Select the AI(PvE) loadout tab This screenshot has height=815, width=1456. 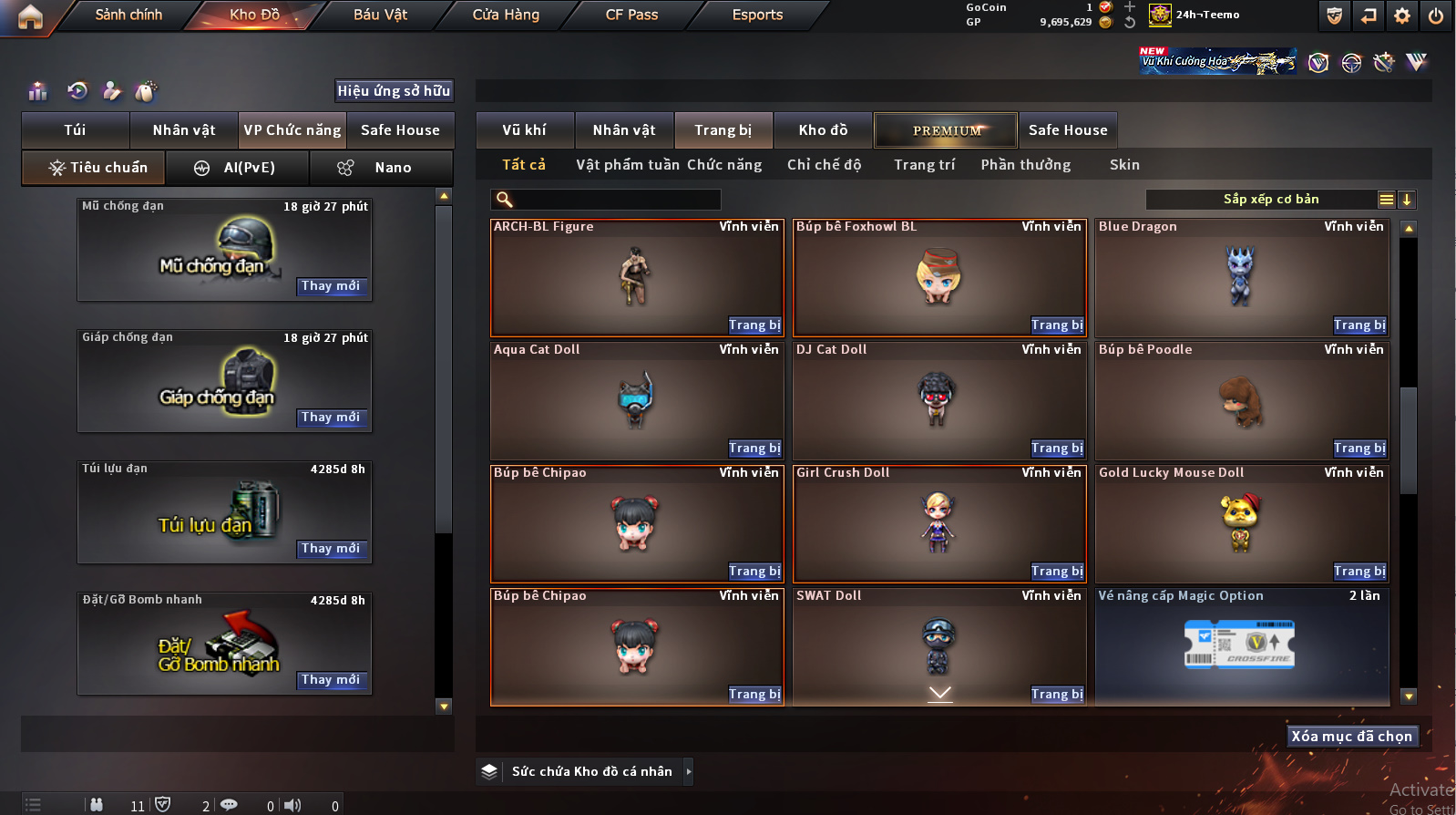tap(237, 168)
